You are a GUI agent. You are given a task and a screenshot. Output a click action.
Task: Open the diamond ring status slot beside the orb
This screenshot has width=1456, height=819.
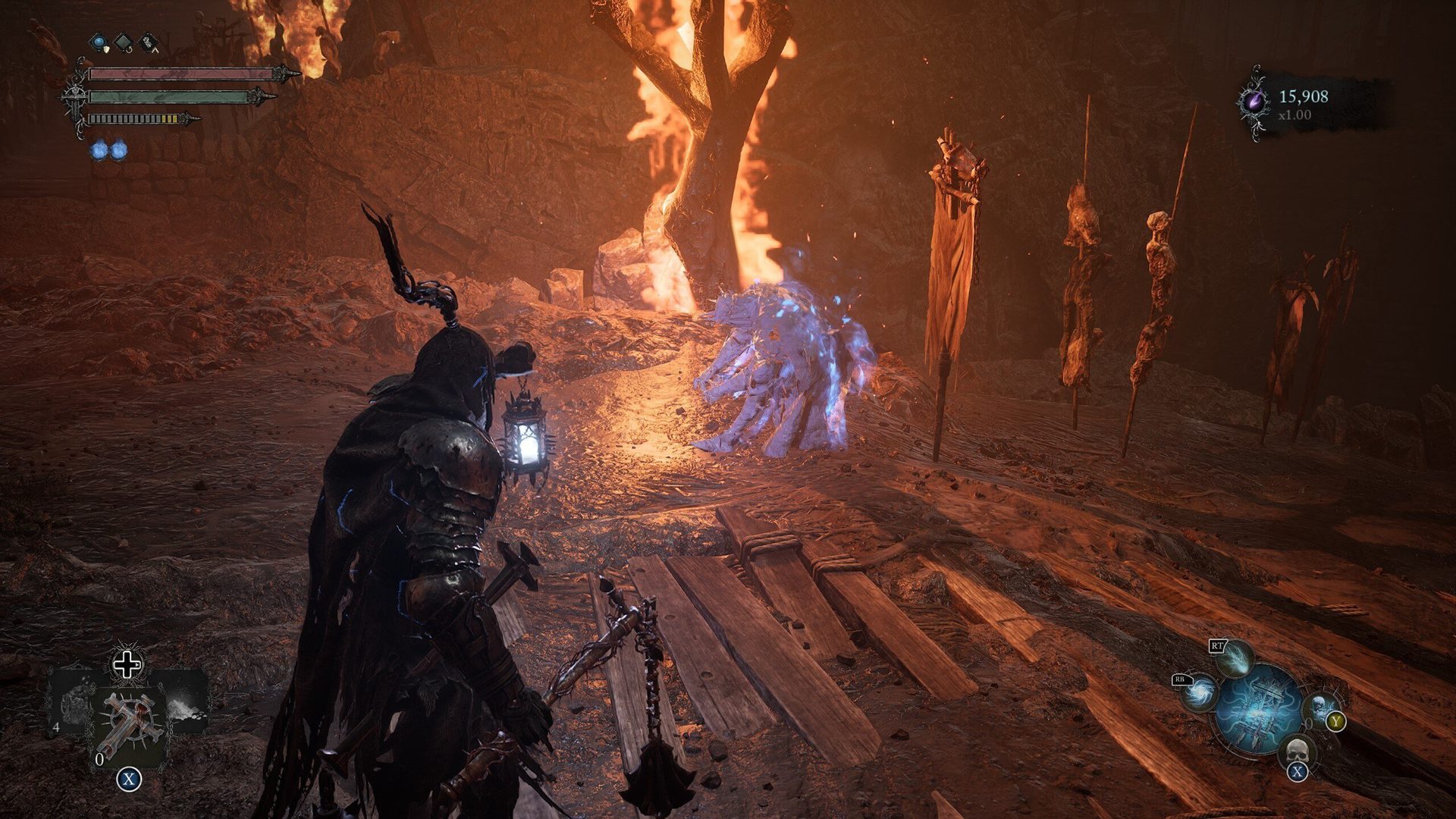point(122,42)
